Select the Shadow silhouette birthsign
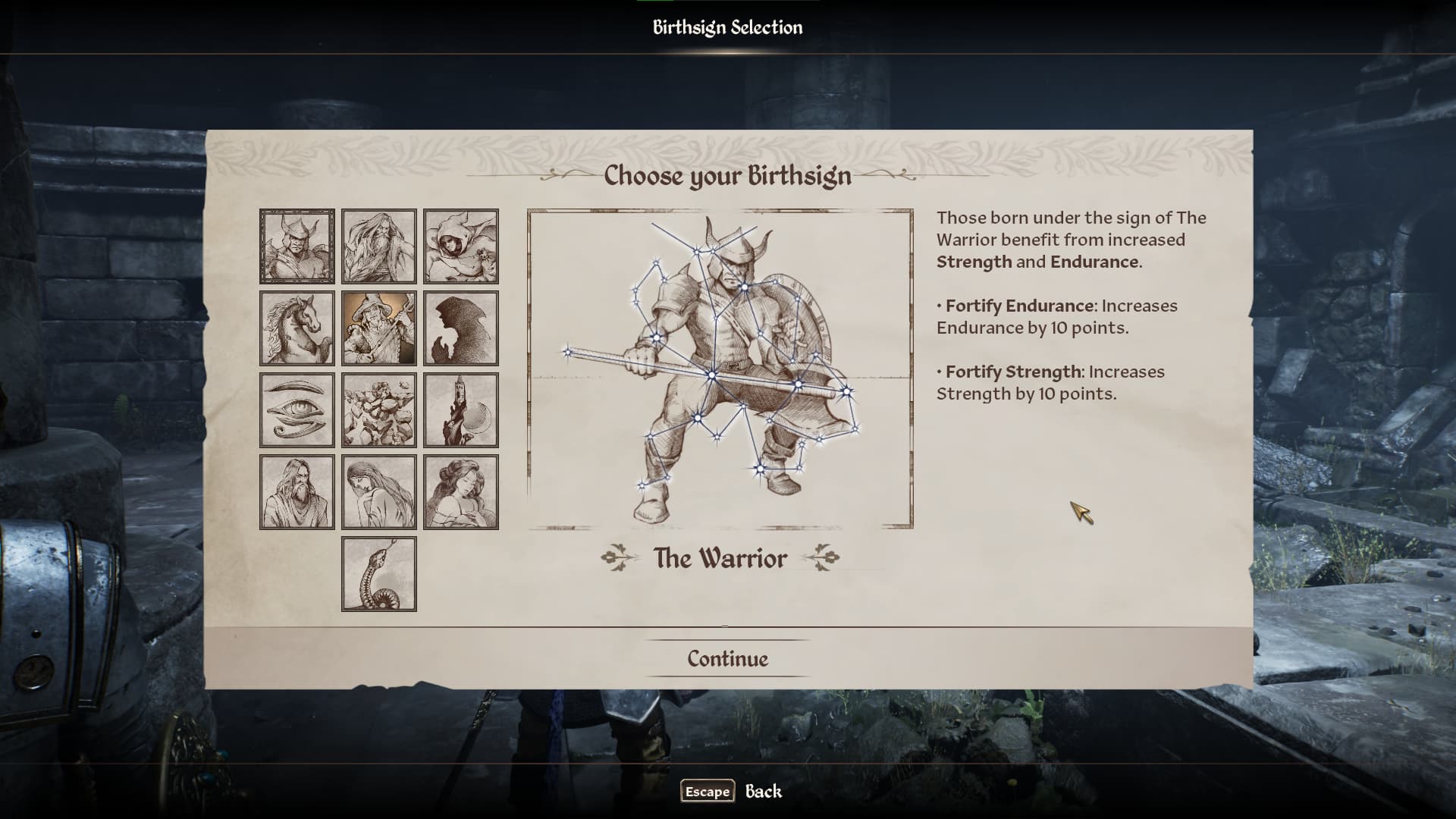The height and width of the screenshot is (819, 1456). (x=461, y=328)
